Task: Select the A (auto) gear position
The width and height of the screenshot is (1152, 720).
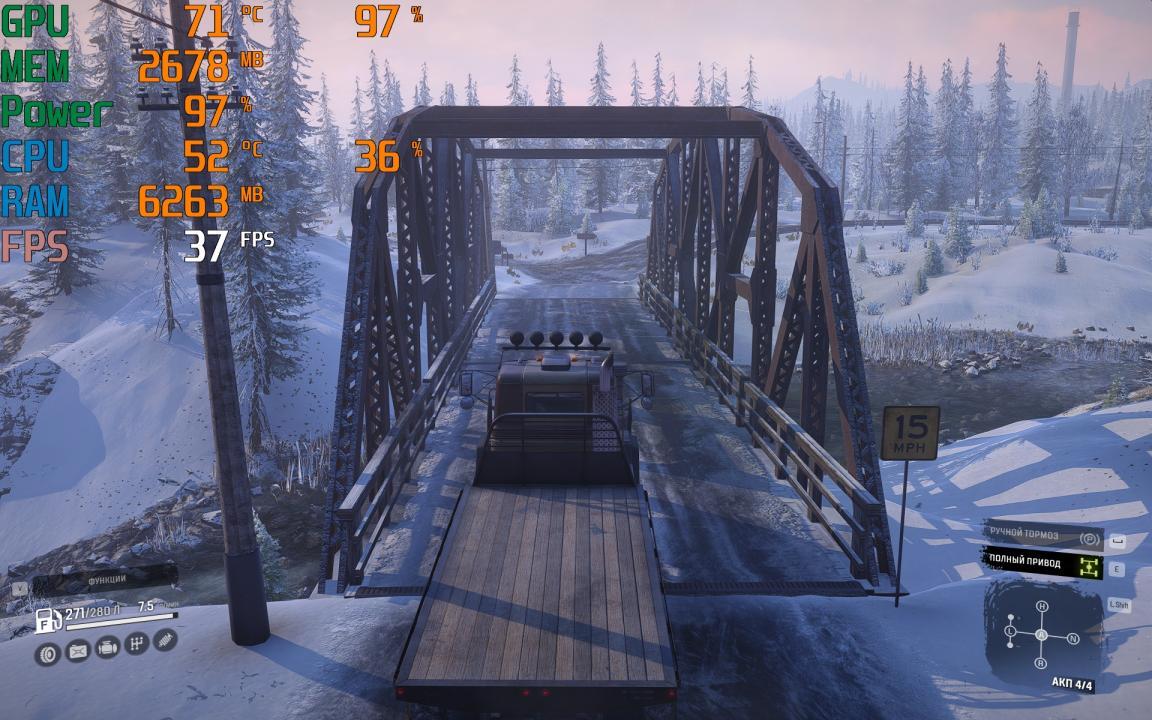Action: click(x=1041, y=635)
